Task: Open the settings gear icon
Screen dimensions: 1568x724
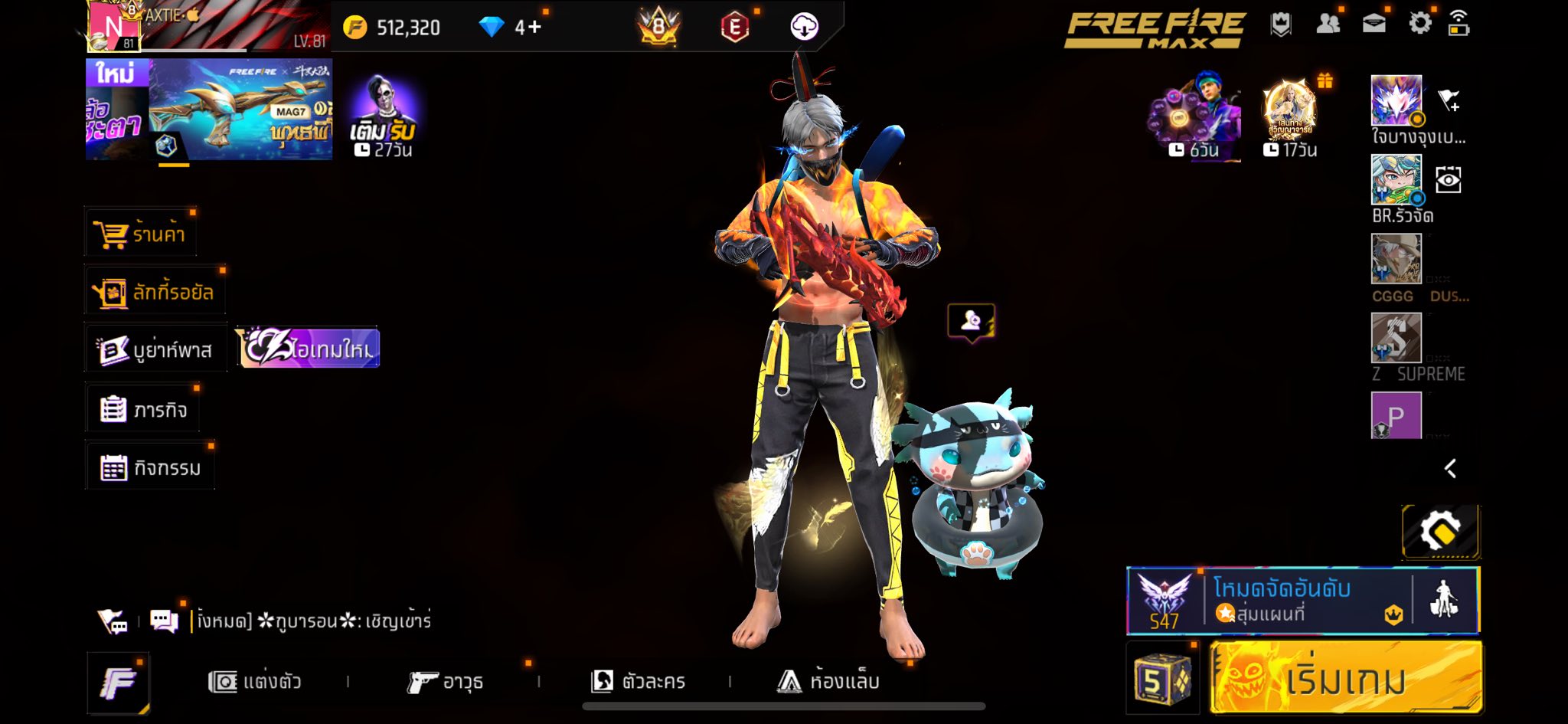Action: click(x=1419, y=24)
